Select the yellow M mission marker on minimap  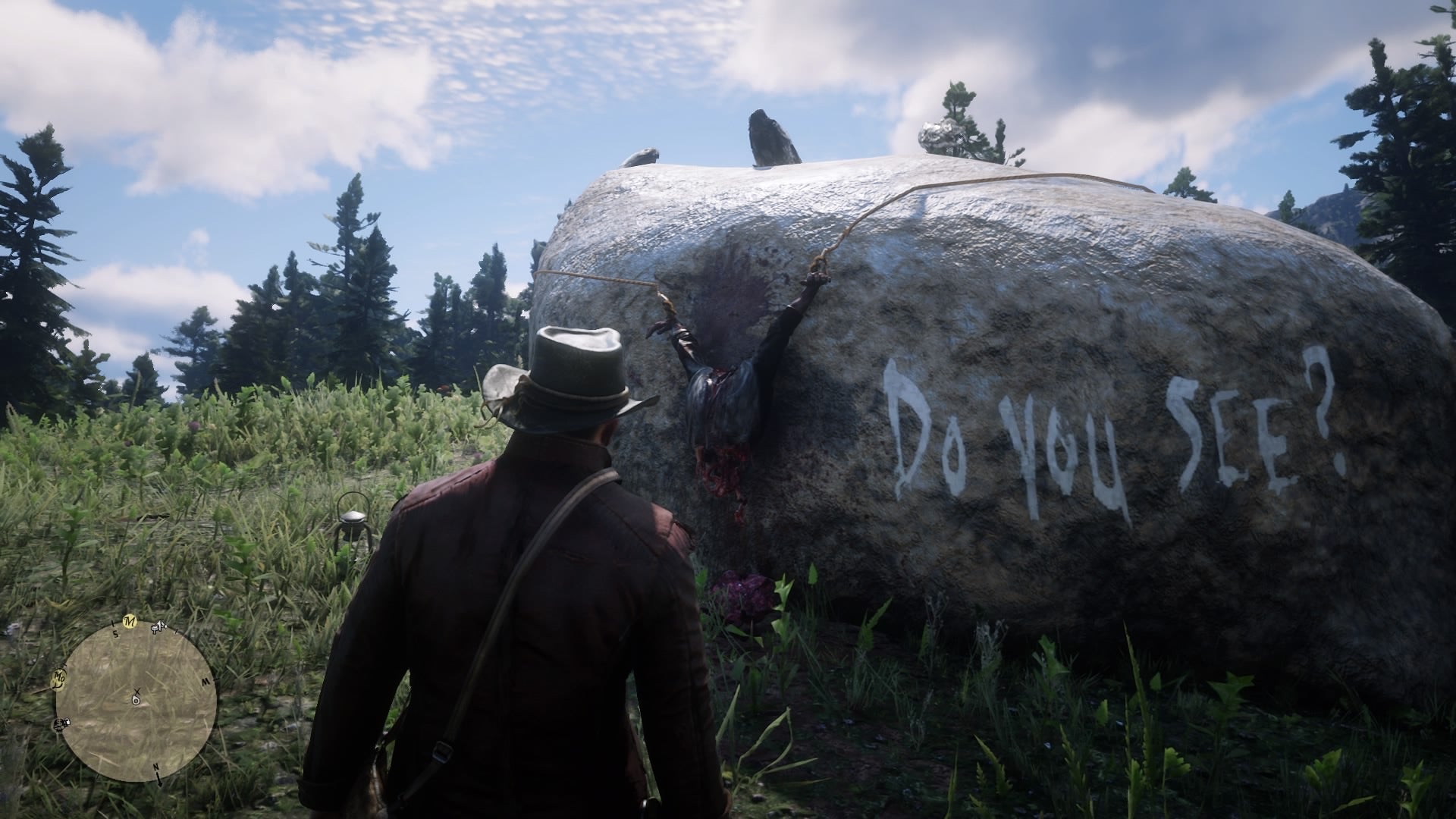pos(130,622)
